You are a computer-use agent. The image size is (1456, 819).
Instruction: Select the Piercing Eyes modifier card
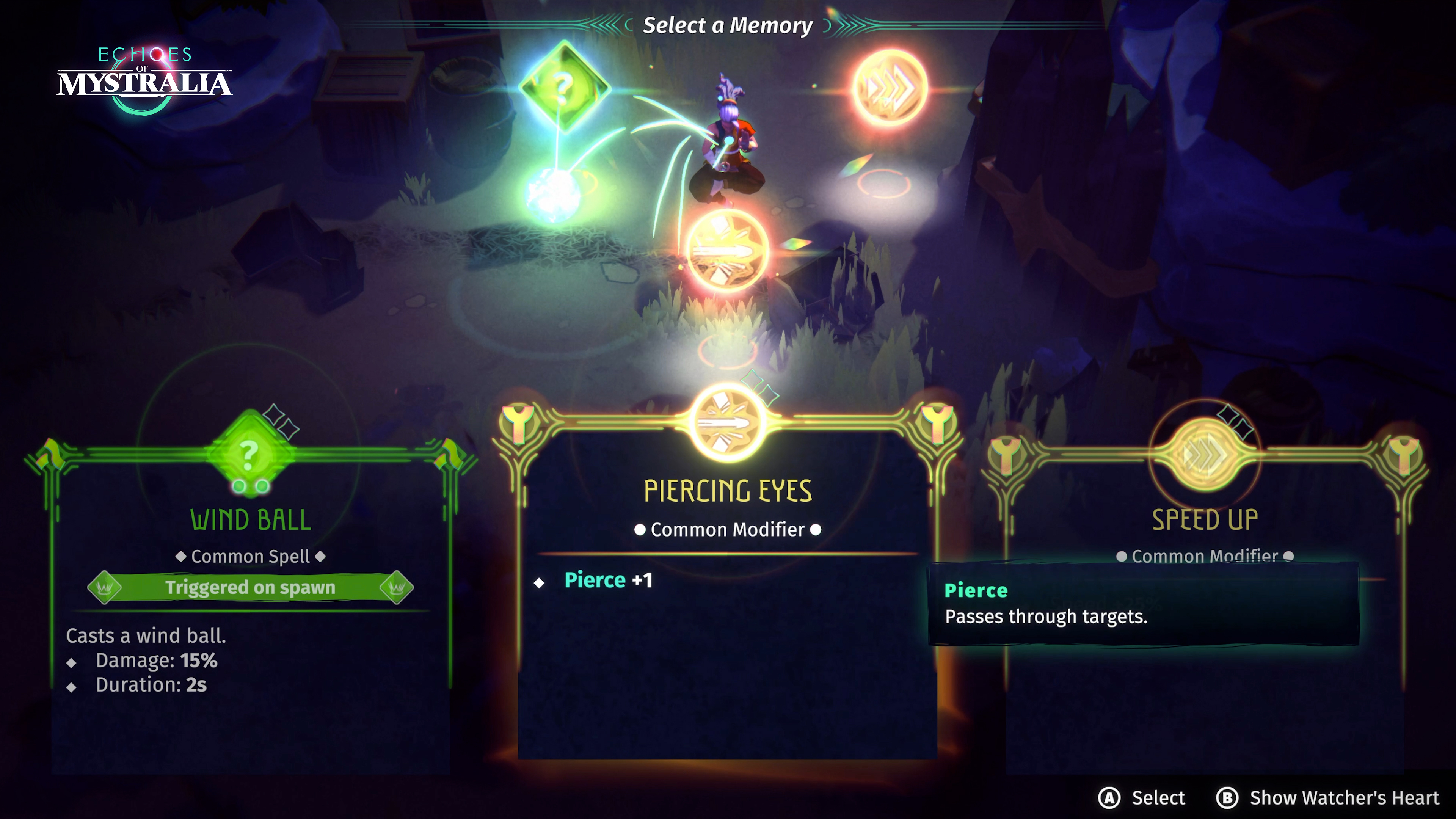[x=727, y=593]
